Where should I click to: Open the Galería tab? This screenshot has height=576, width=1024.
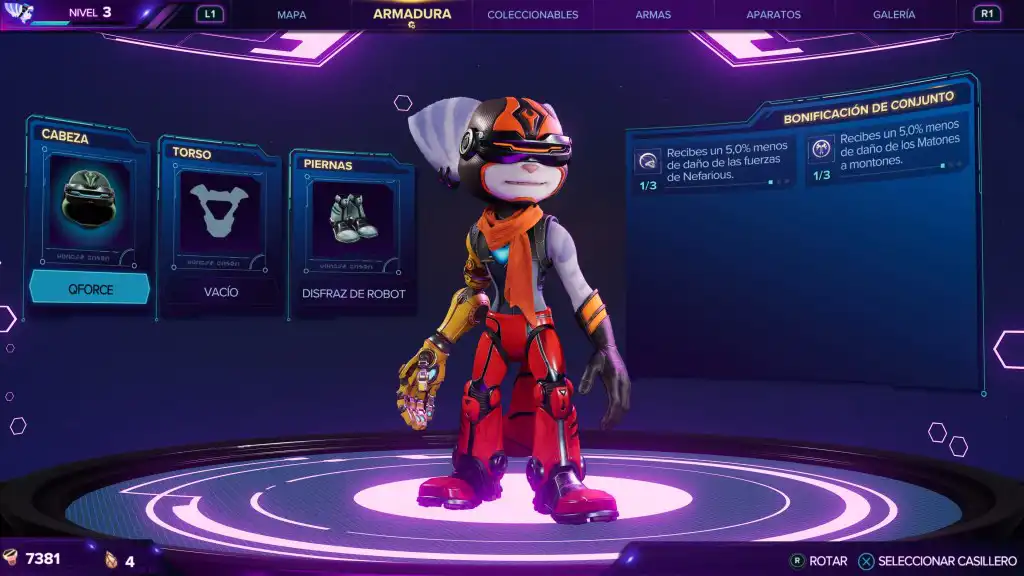pos(893,15)
